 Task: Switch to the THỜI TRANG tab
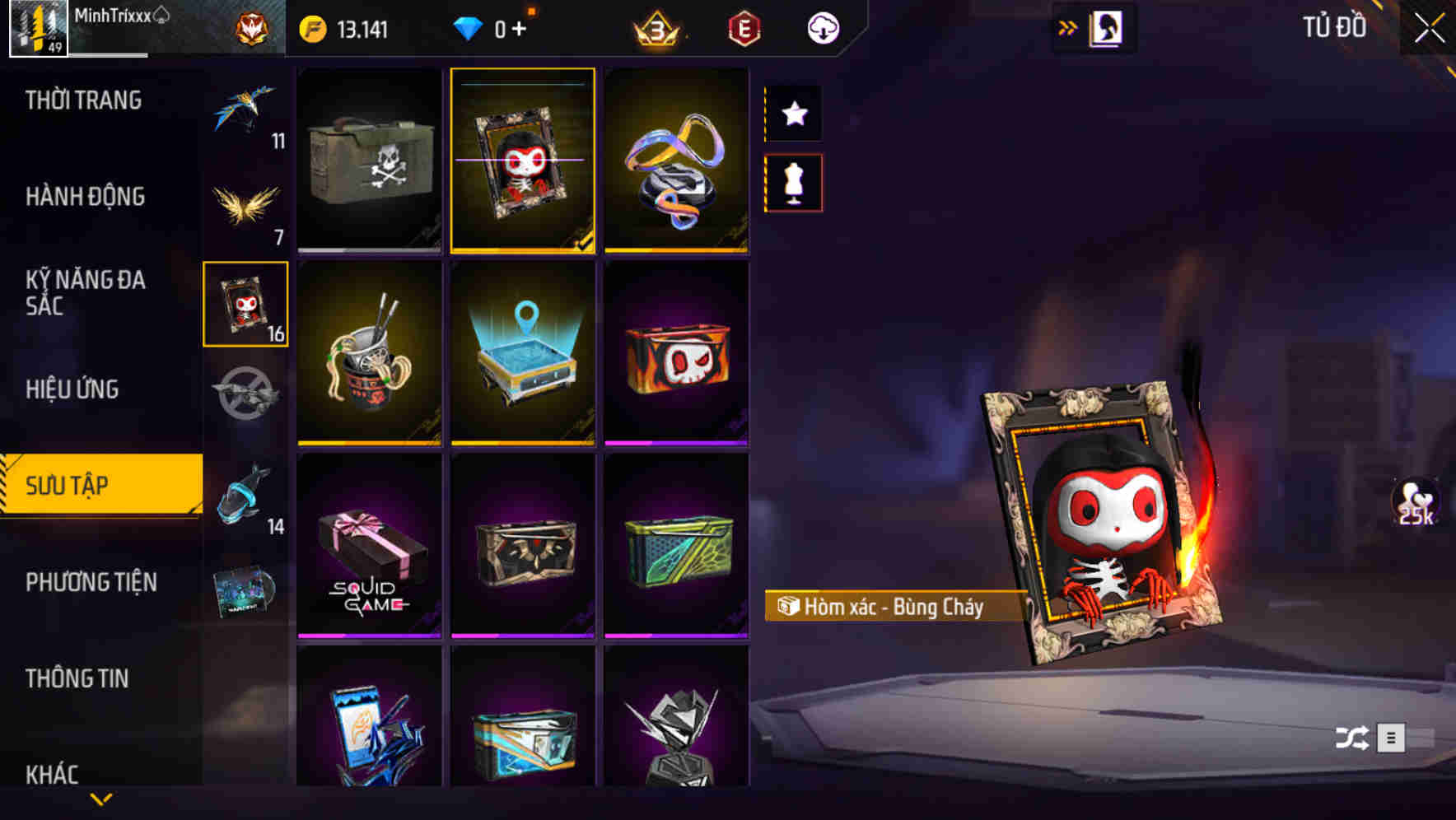[x=85, y=100]
